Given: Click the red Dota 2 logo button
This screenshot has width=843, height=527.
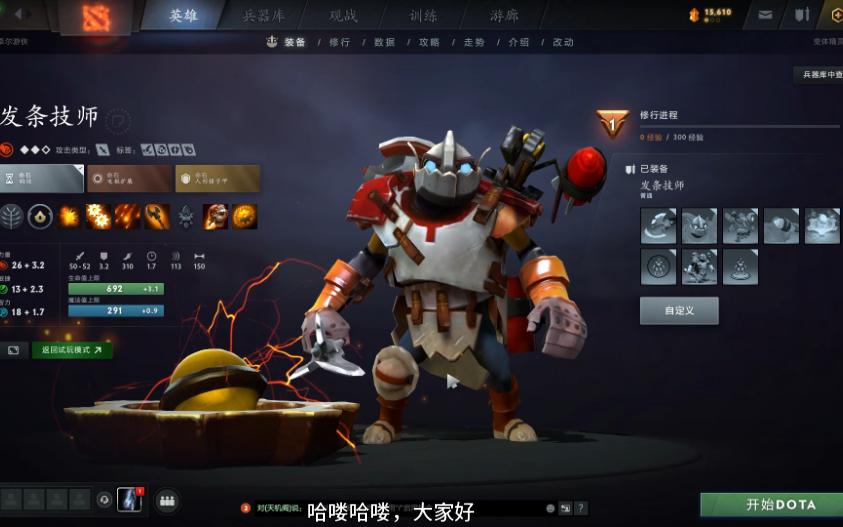Looking at the screenshot, I should [96, 17].
